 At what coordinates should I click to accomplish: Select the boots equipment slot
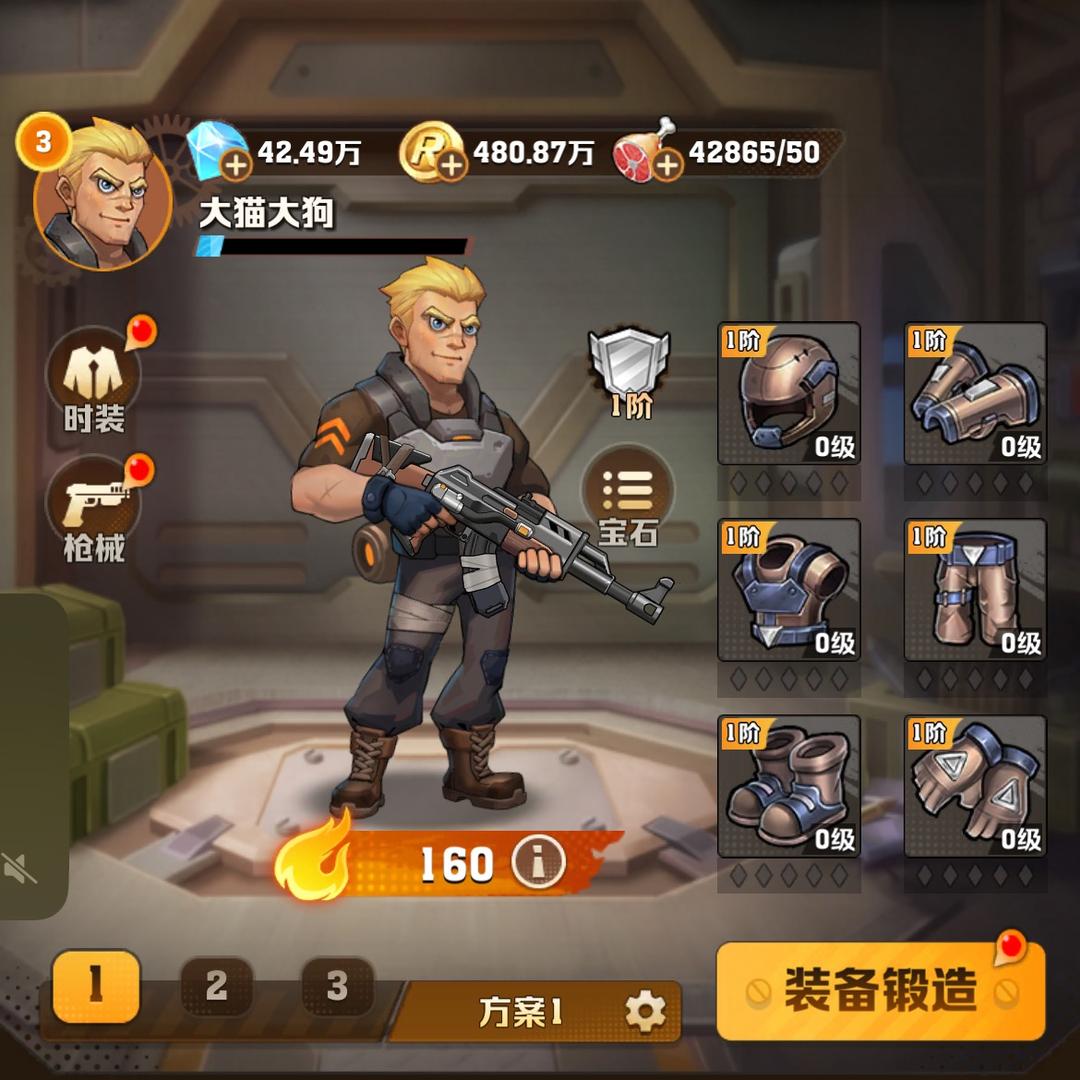789,786
